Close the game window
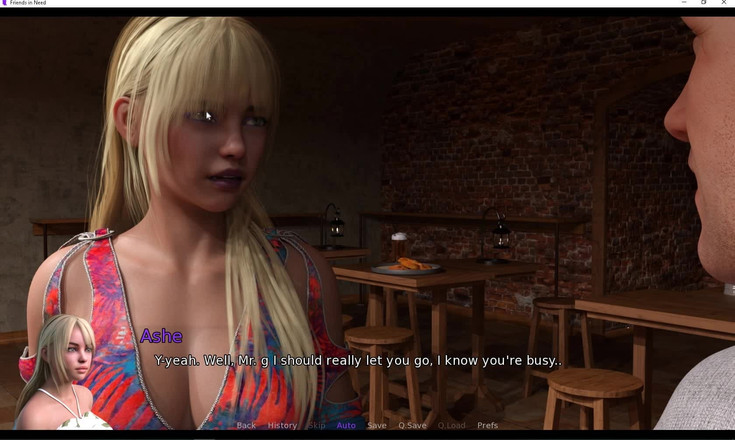This screenshot has height=440, width=735. tap(724, 3)
